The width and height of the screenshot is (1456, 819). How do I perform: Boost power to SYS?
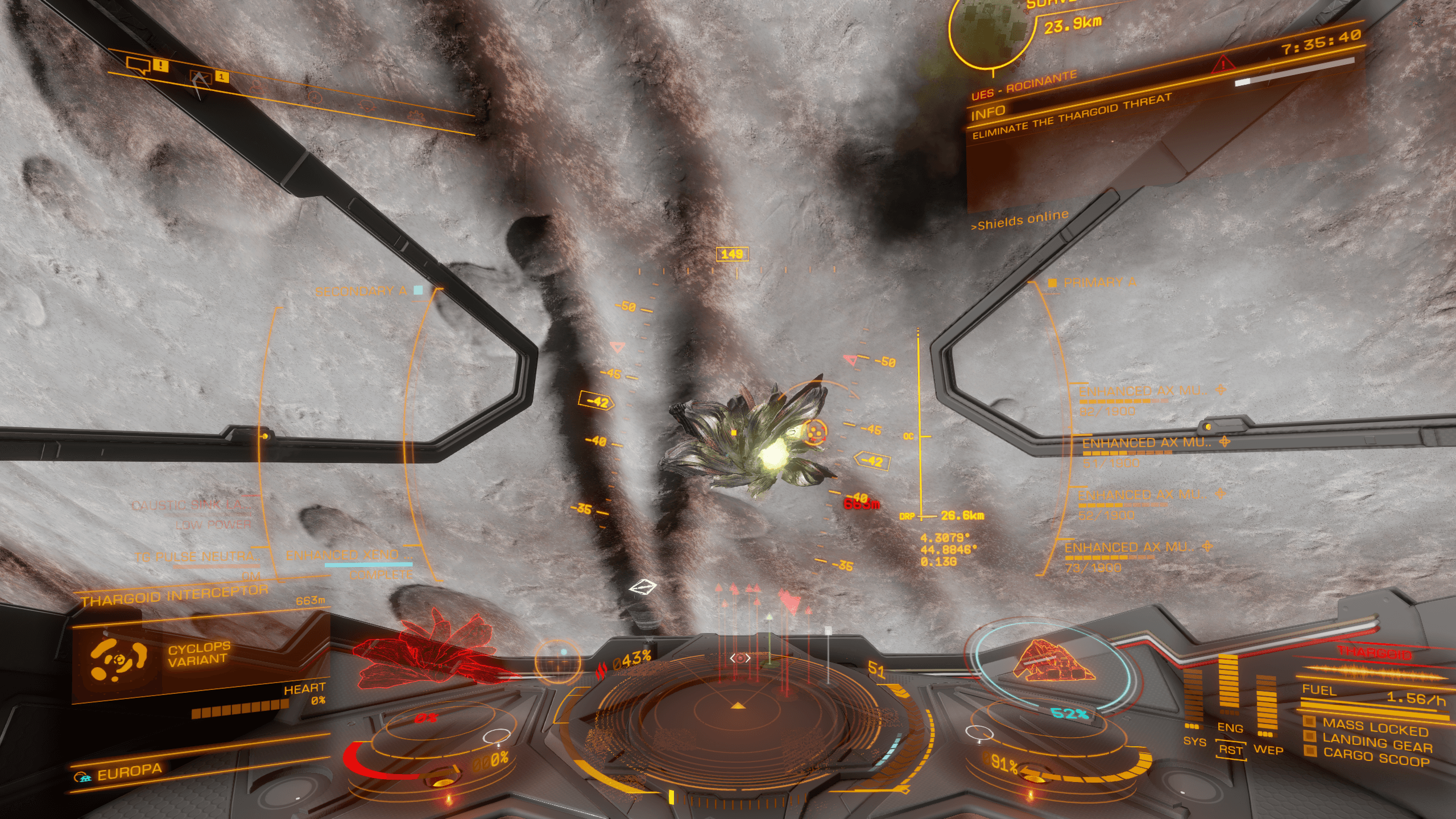(1194, 742)
